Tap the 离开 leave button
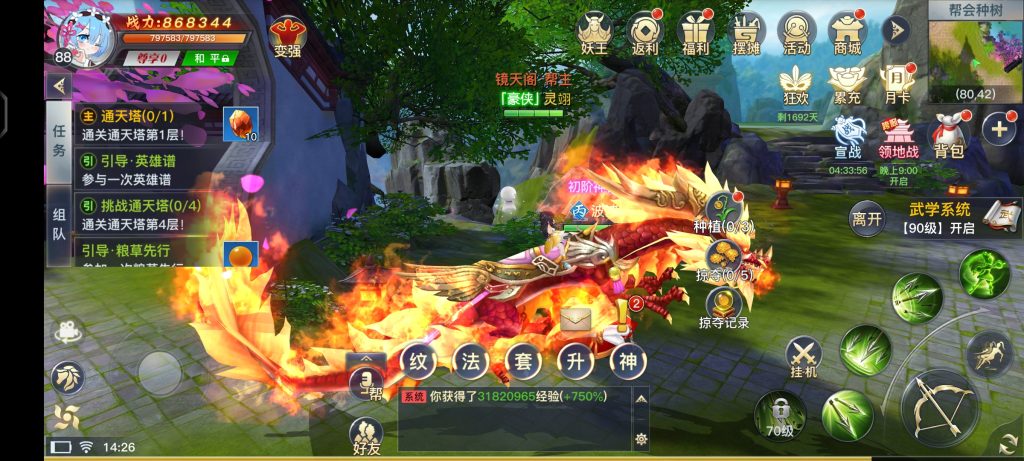The height and width of the screenshot is (461, 1024). pyautogui.click(x=867, y=216)
